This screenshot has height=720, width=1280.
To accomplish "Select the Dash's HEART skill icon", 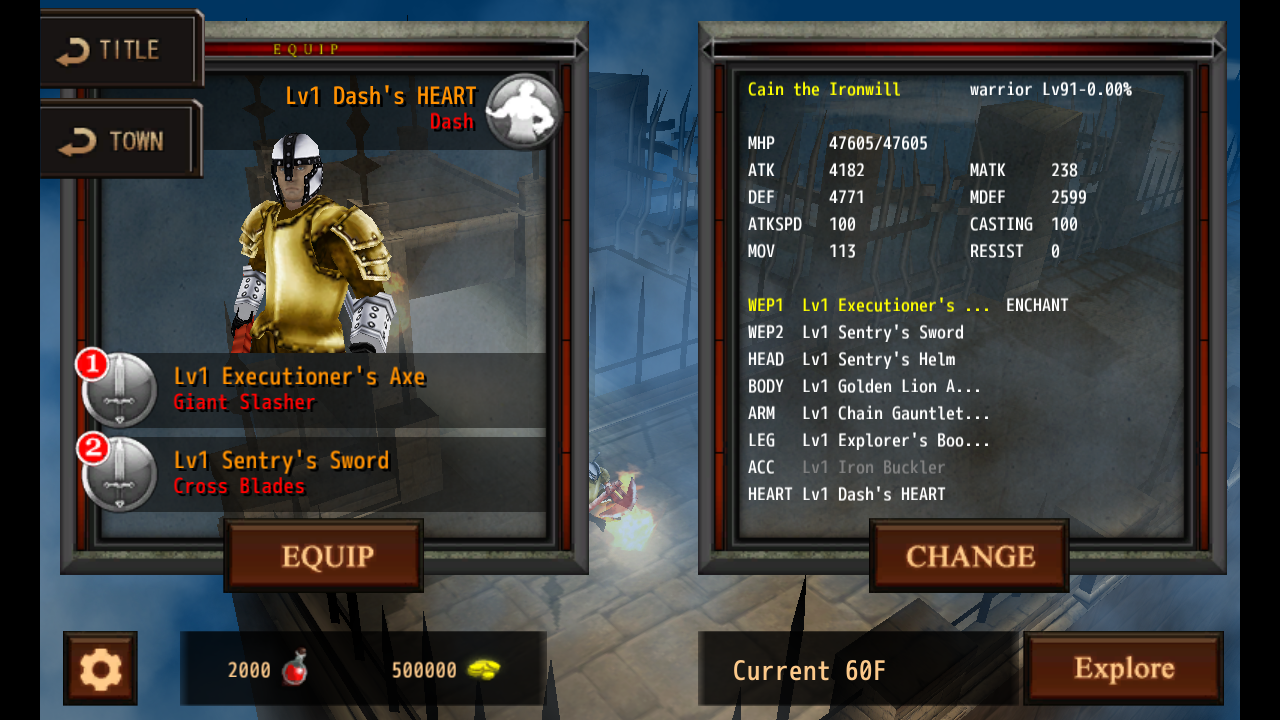I will click(524, 110).
